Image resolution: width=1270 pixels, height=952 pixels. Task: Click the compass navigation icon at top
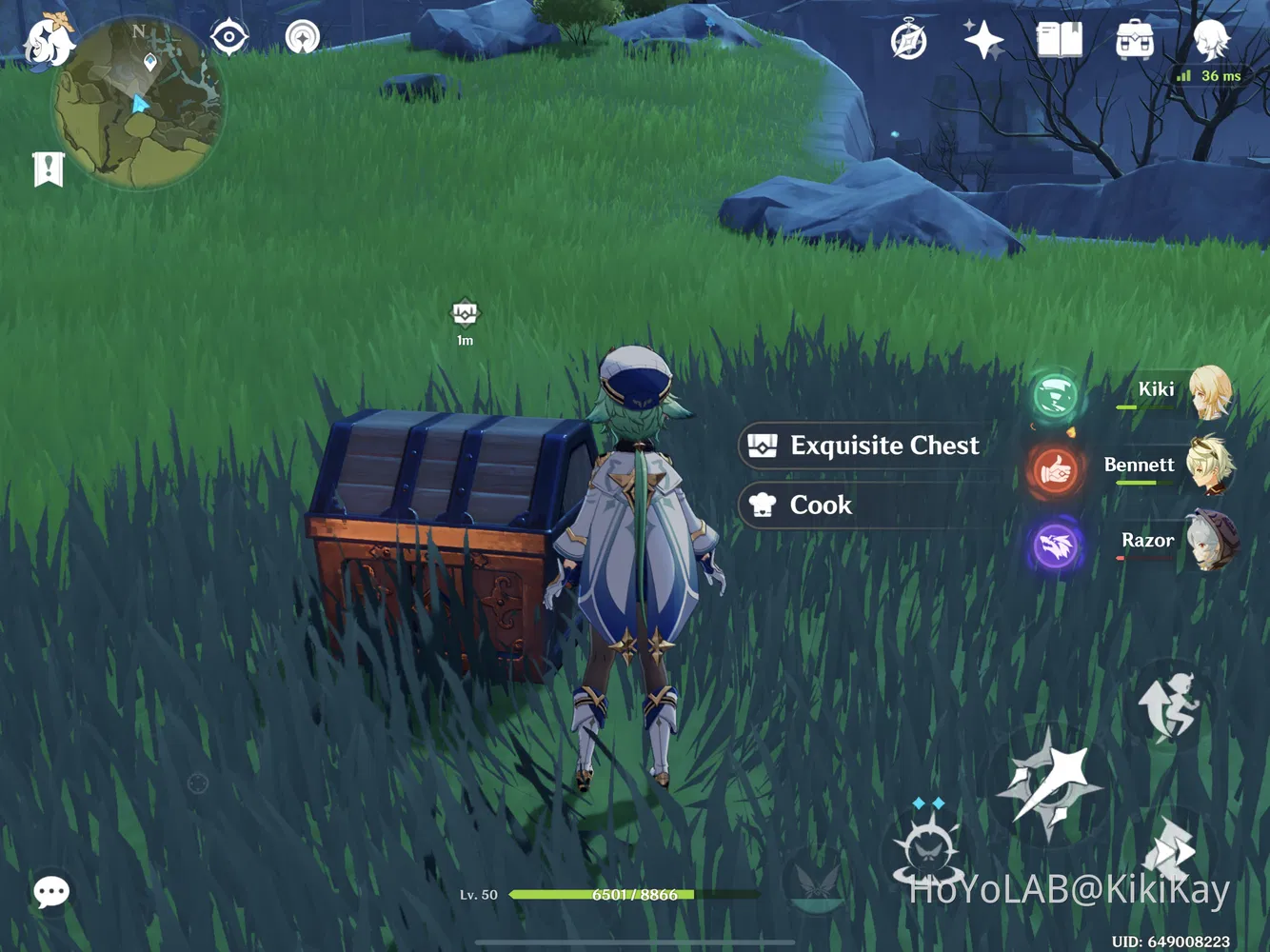click(x=228, y=36)
